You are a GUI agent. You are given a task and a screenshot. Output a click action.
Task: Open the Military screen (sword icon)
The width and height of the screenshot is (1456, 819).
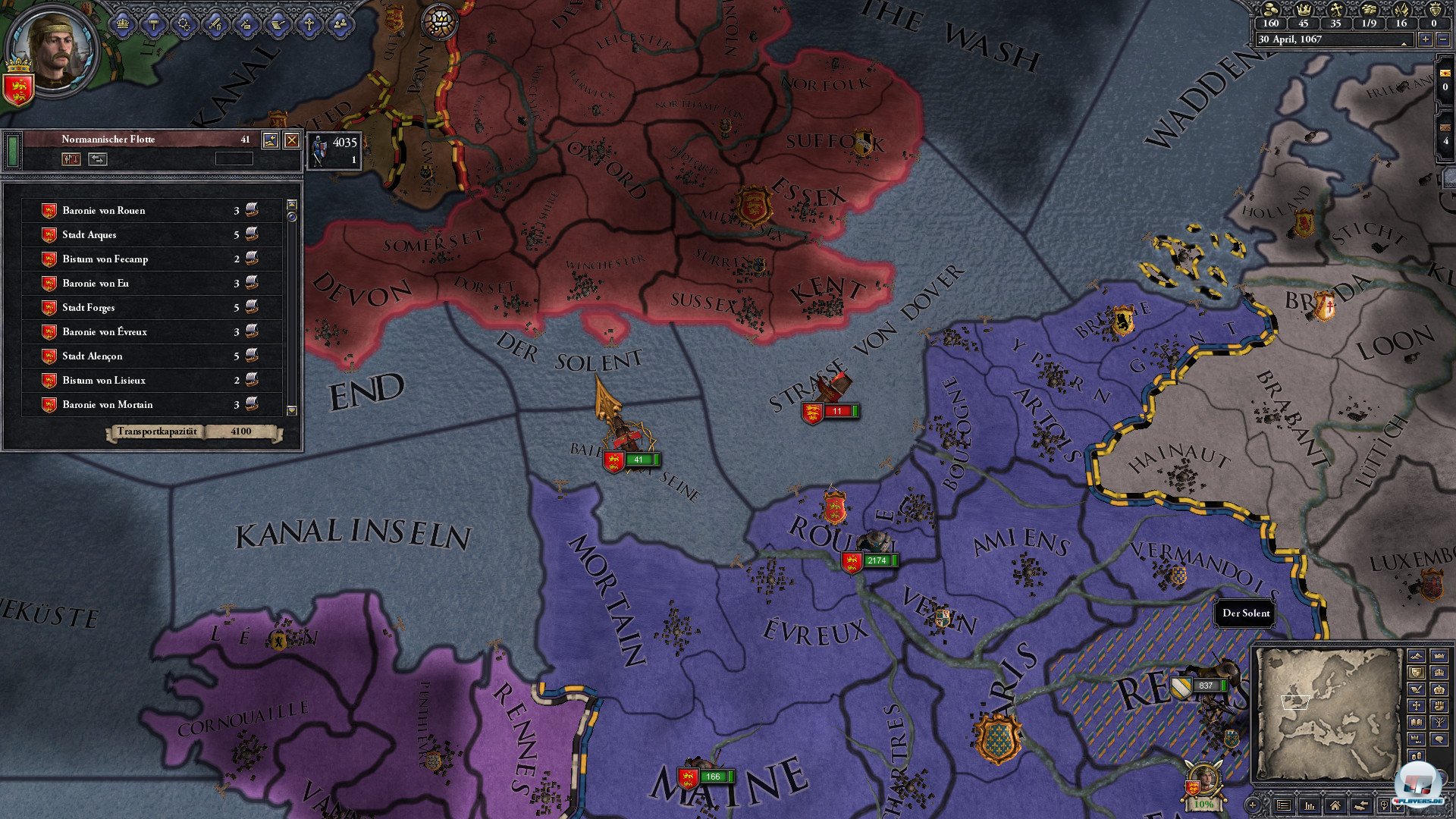coord(216,24)
